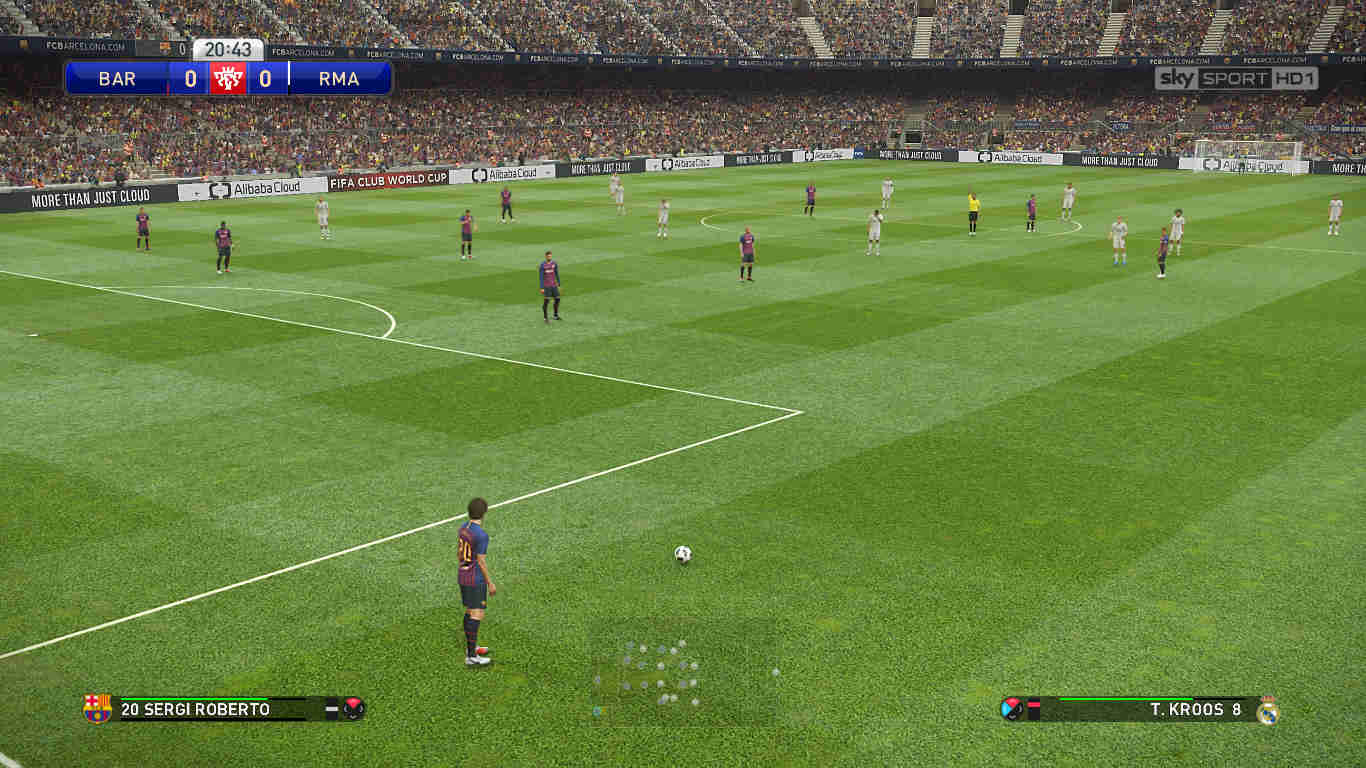The image size is (1366, 768).
Task: Select the small crest beside the match clock
Action: (165, 48)
